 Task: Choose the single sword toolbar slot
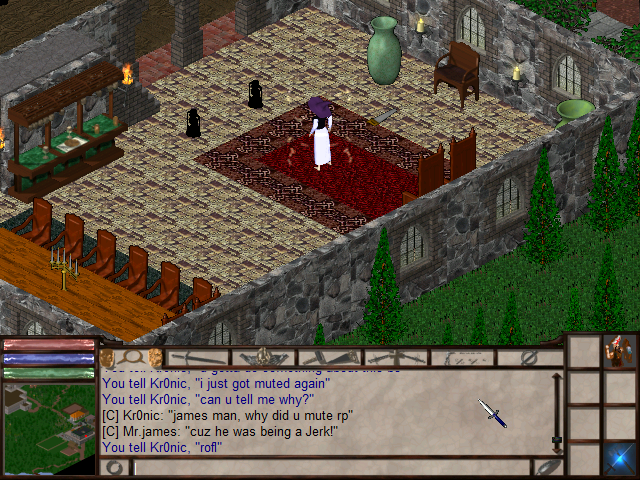point(198,357)
